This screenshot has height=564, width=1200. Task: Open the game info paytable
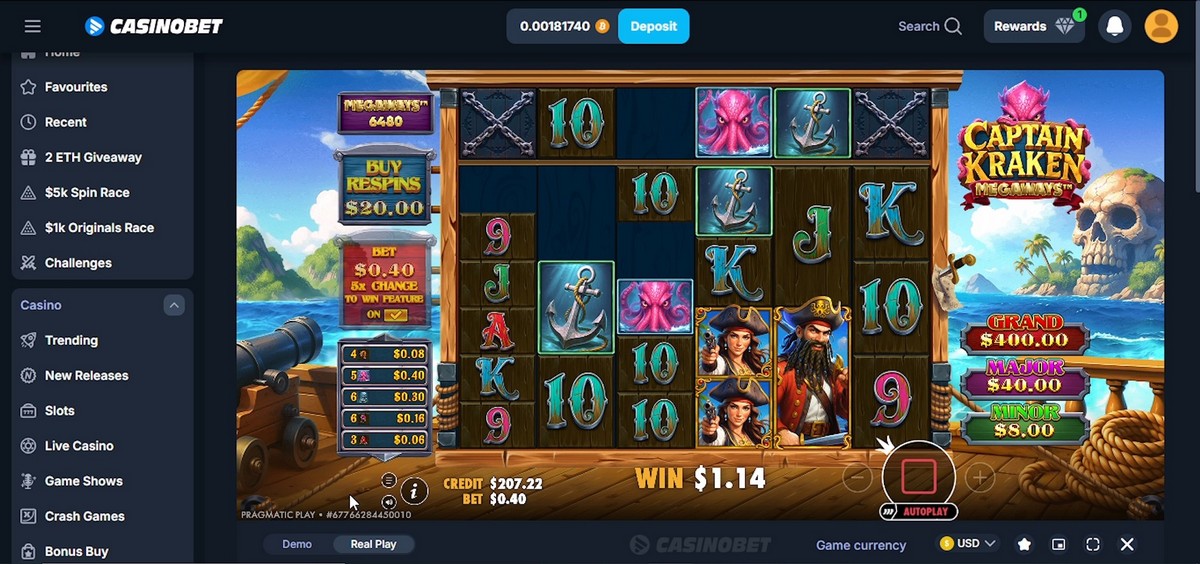tap(415, 491)
